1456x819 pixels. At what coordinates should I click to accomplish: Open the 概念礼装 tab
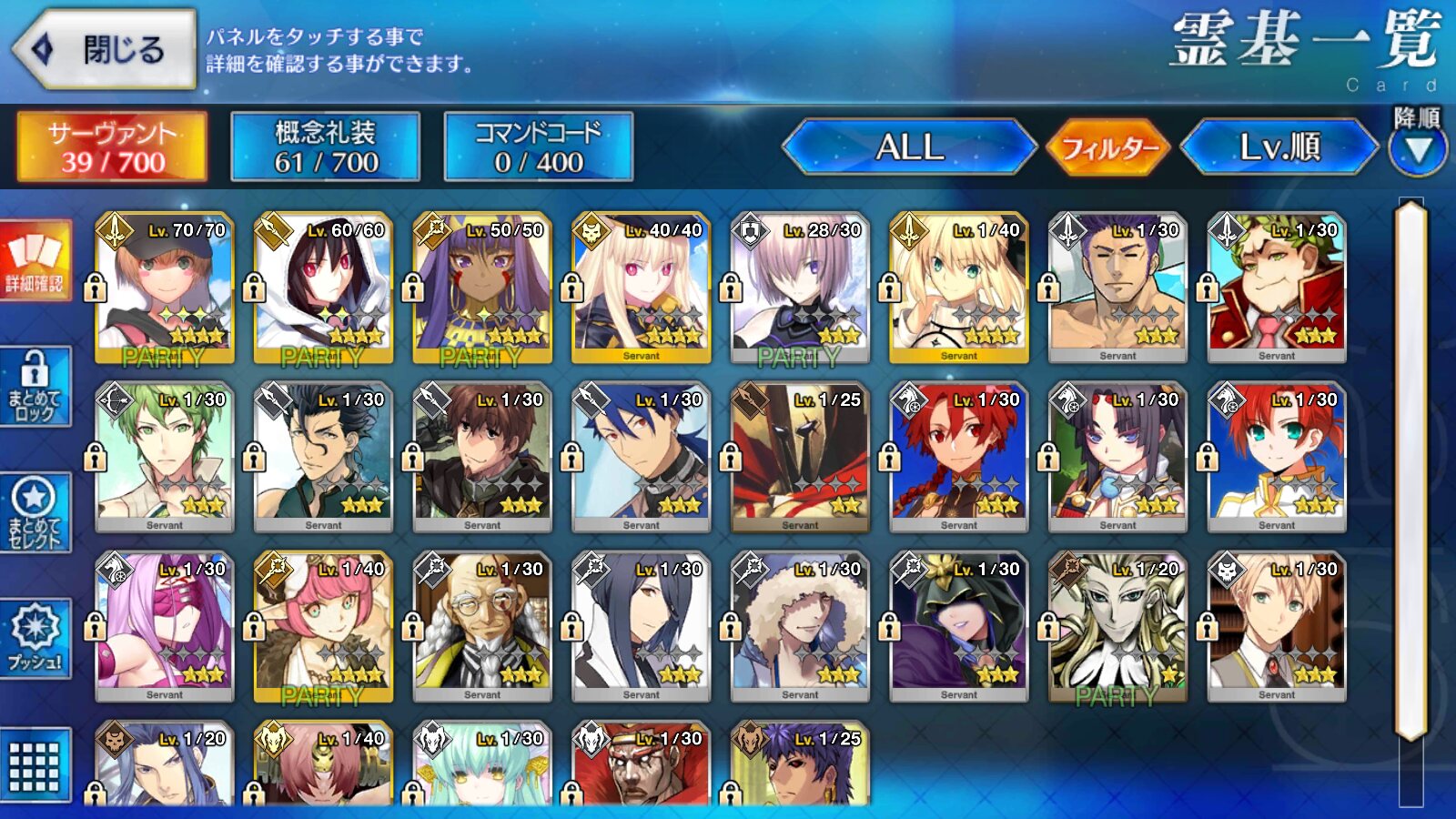325,147
